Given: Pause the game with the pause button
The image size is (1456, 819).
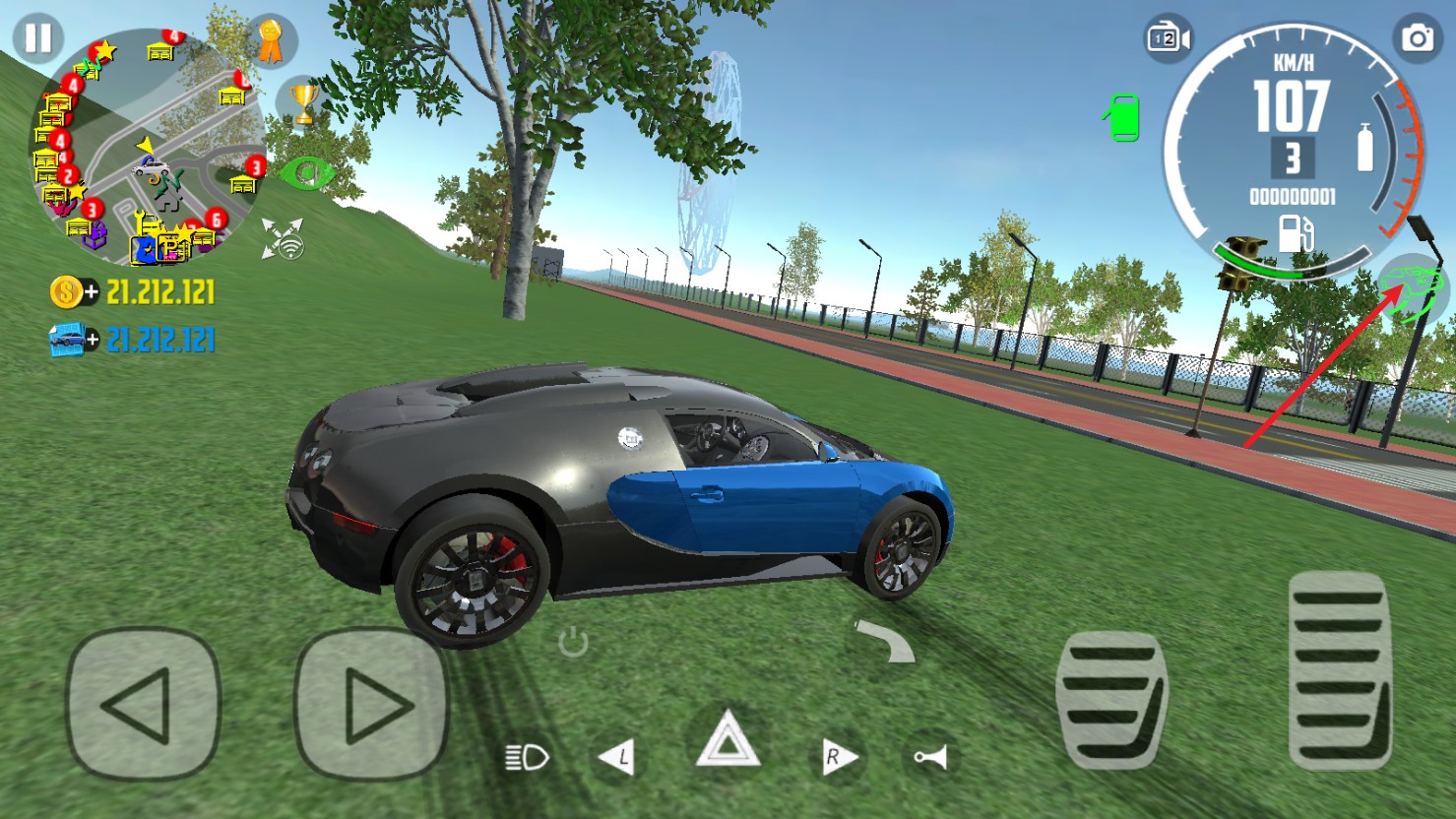Looking at the screenshot, I should click(38, 38).
